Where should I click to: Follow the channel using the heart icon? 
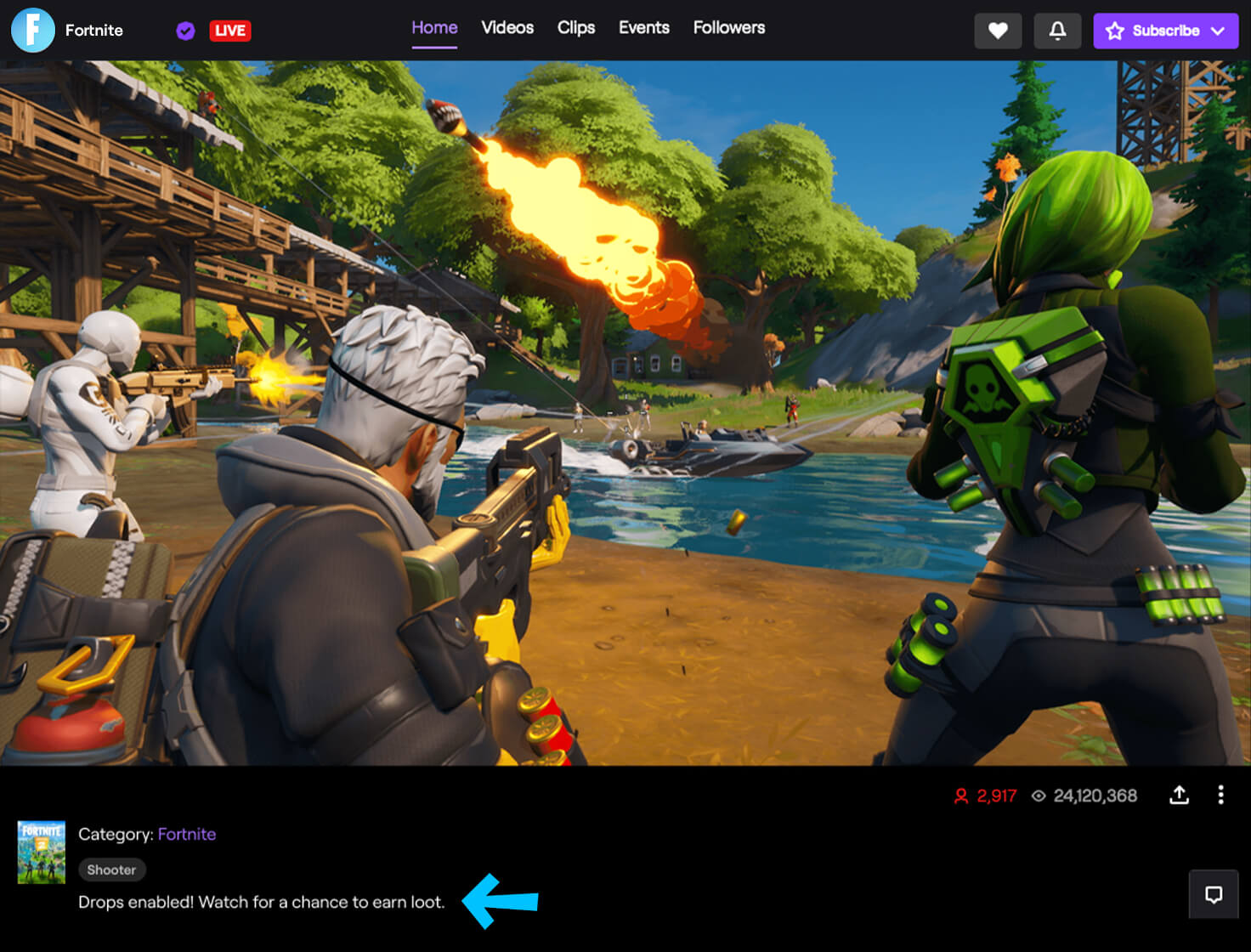[998, 31]
